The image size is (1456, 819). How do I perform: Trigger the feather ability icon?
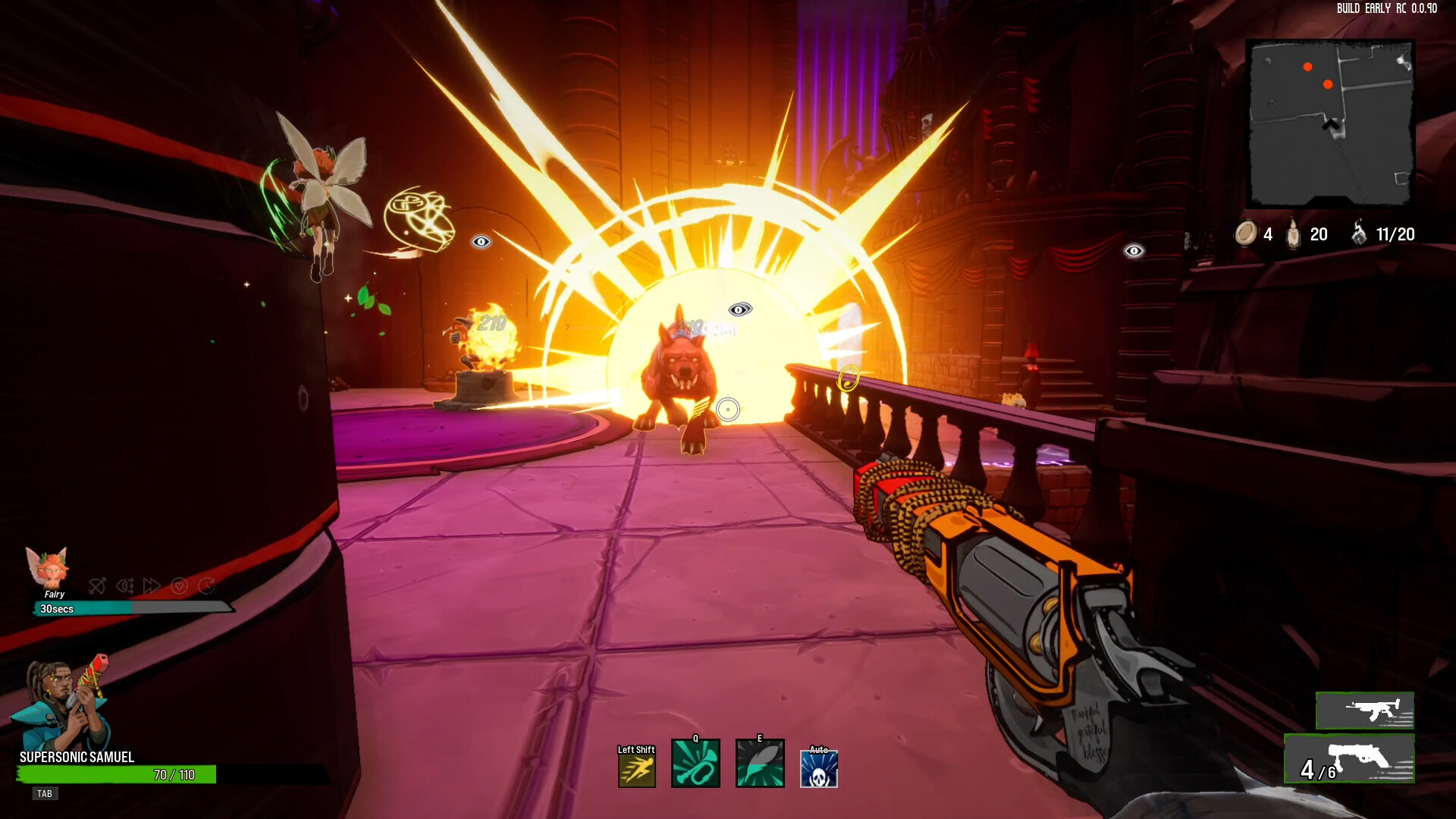pyautogui.click(x=760, y=764)
